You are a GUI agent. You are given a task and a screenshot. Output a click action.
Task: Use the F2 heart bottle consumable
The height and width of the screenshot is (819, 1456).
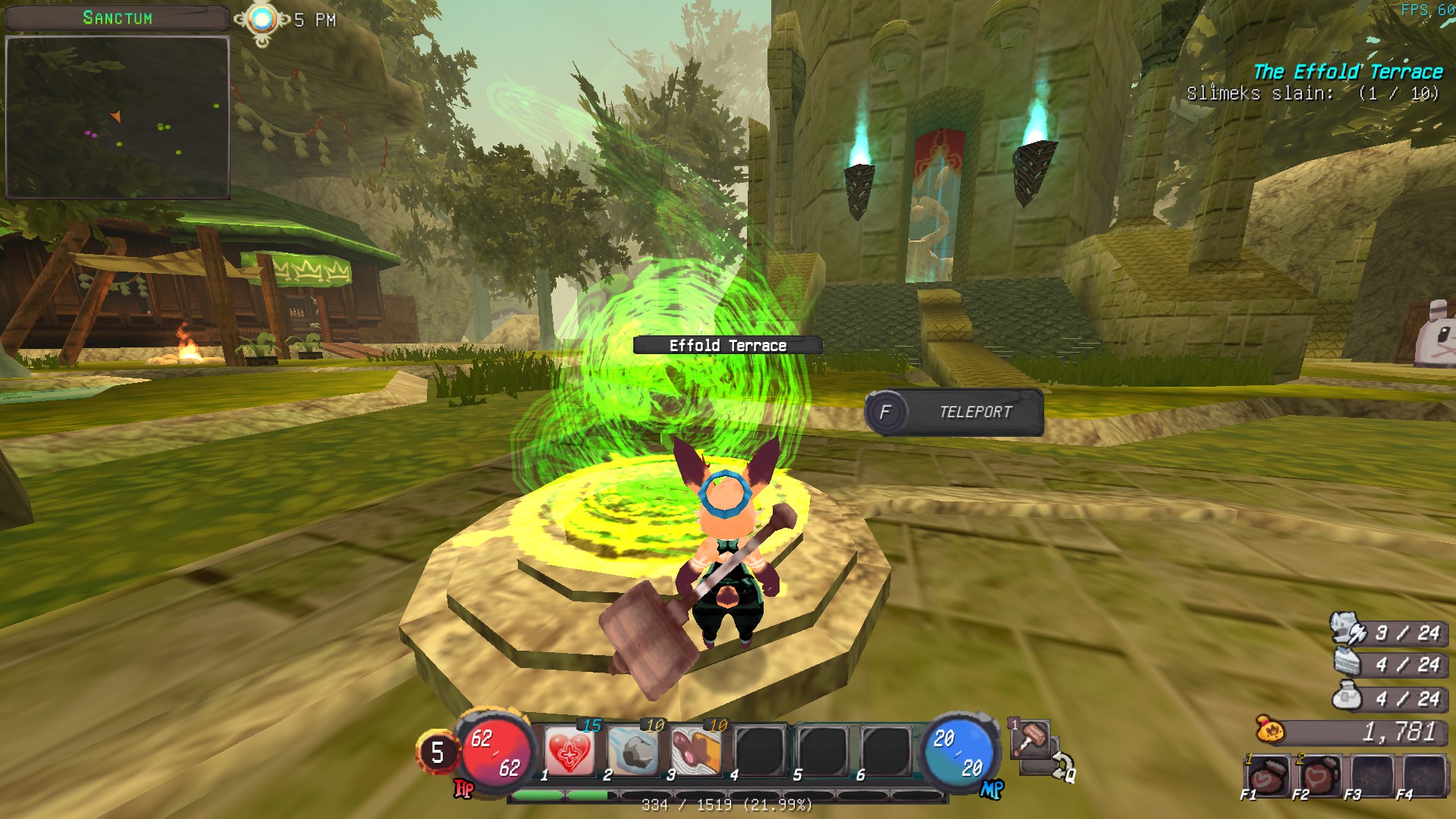point(1318,776)
